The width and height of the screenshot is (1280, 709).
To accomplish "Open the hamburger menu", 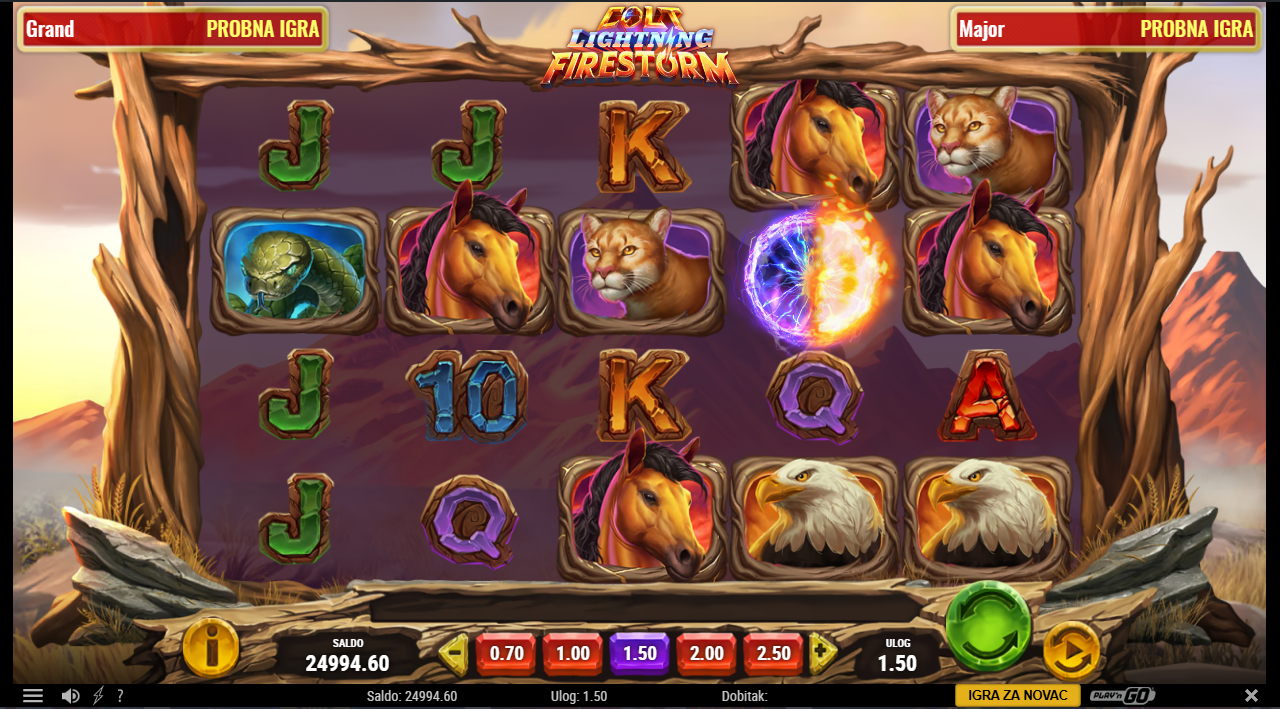I will coord(33,696).
